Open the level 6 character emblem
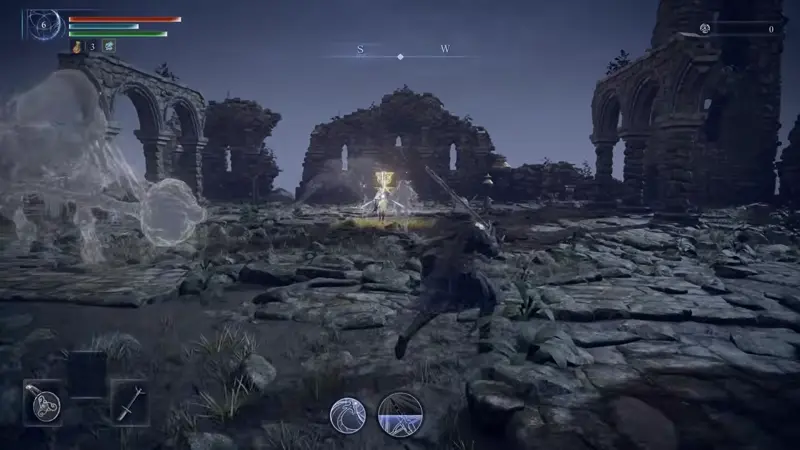 pos(44,24)
